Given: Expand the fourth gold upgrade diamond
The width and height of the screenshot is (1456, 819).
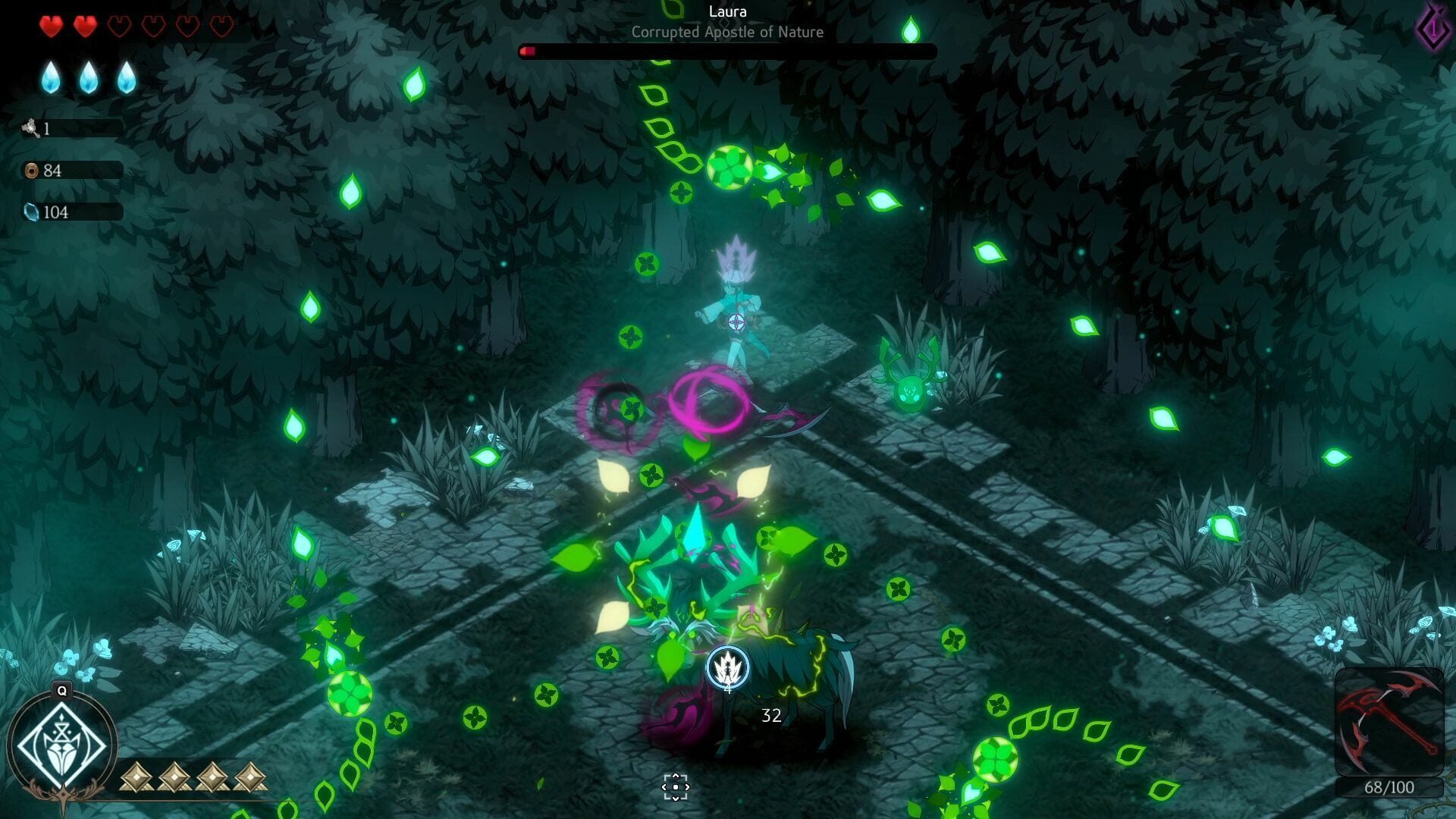Looking at the screenshot, I should 248,777.
